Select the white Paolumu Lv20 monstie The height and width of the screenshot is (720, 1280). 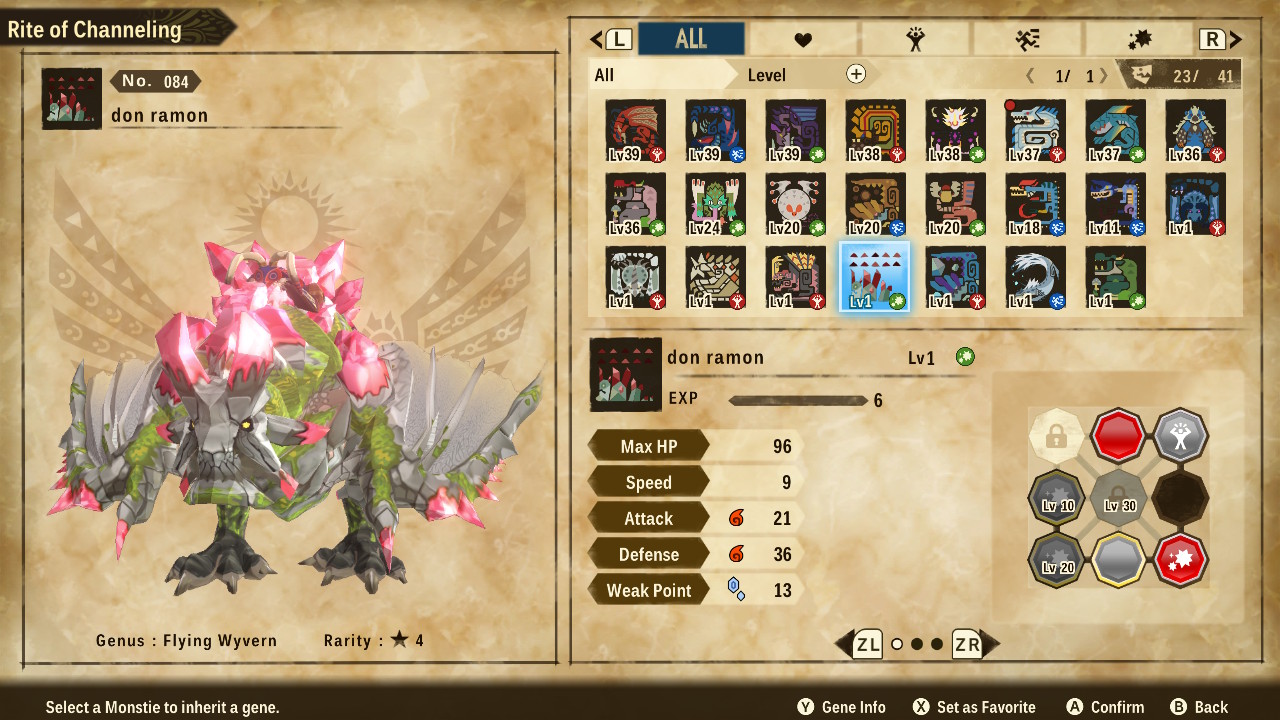(795, 205)
